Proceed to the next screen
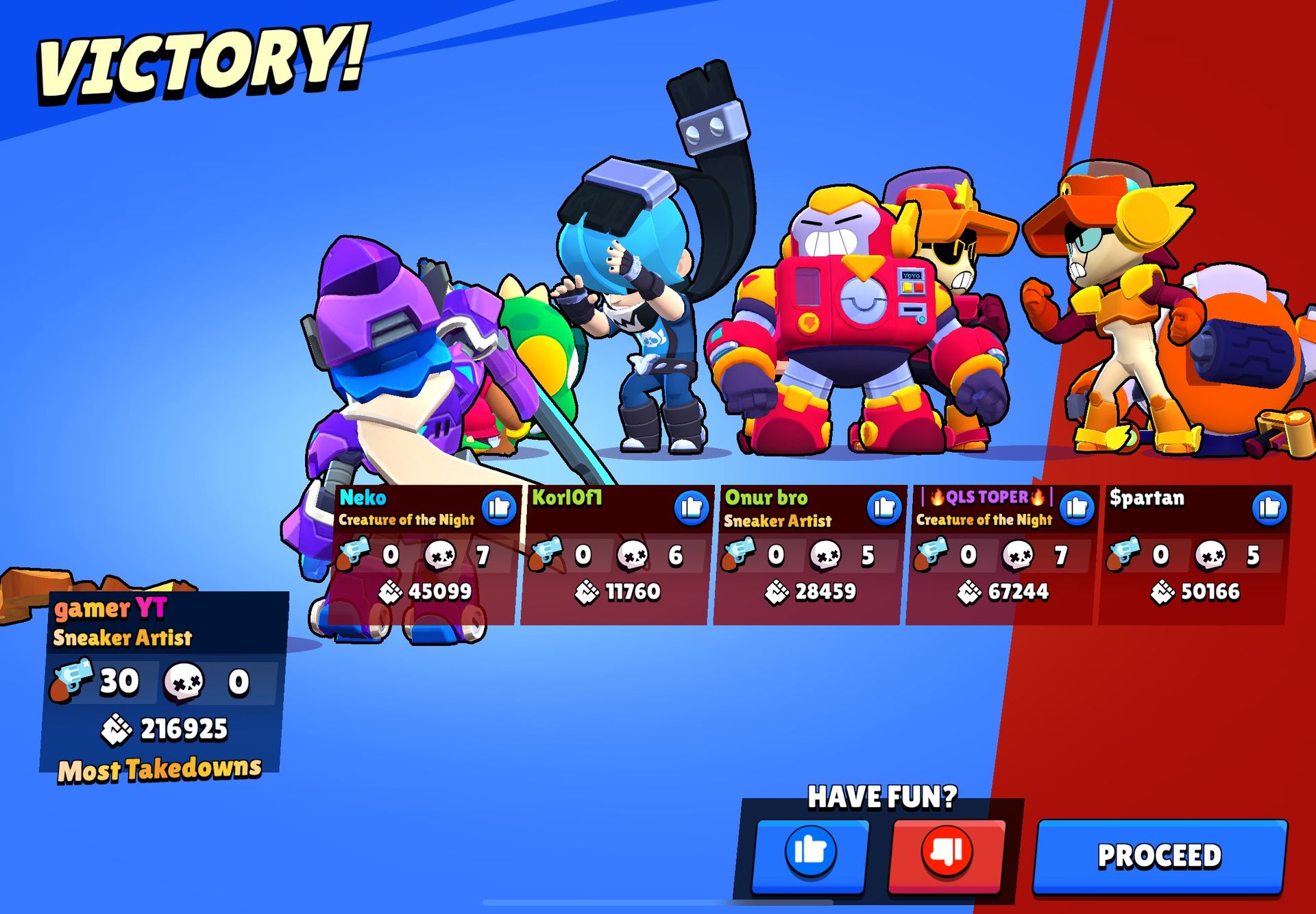Viewport: 1316px width, 914px height. (1160, 856)
